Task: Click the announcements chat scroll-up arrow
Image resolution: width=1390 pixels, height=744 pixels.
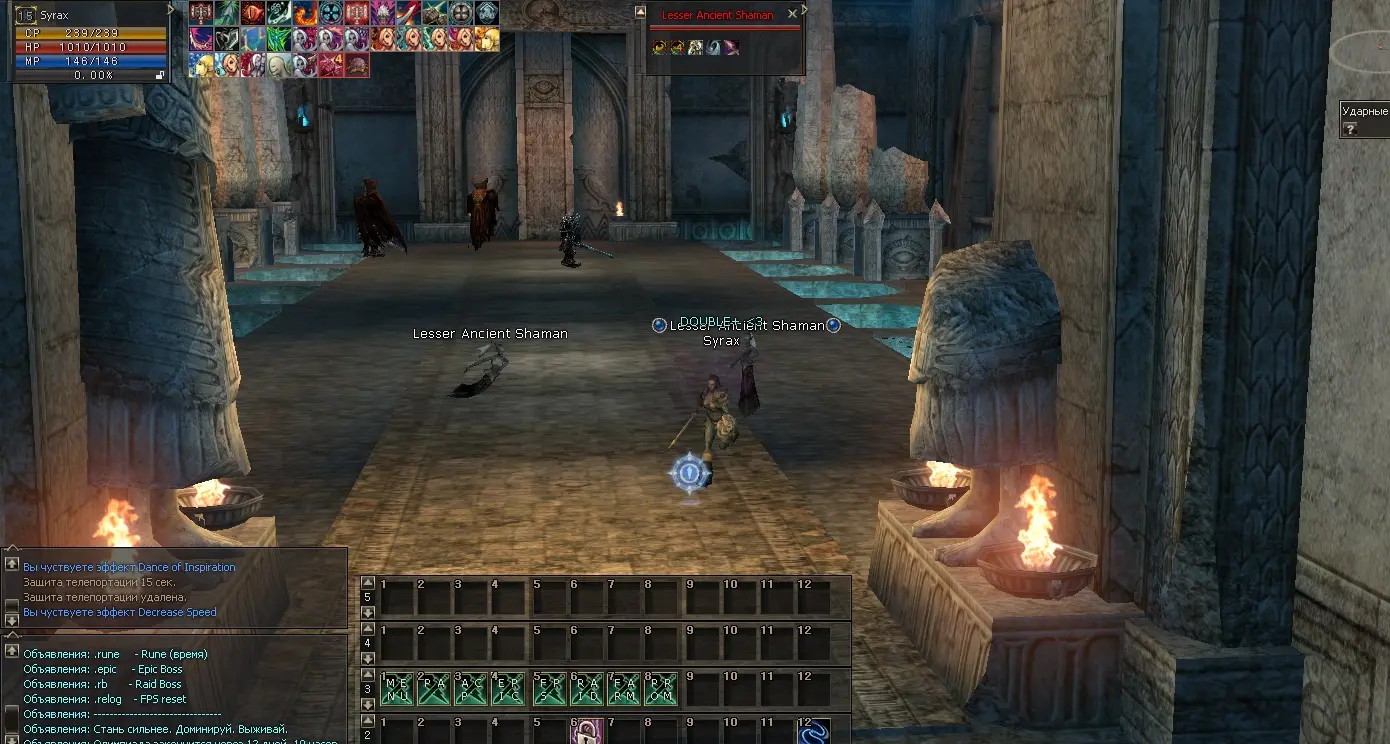Action: tap(12, 652)
